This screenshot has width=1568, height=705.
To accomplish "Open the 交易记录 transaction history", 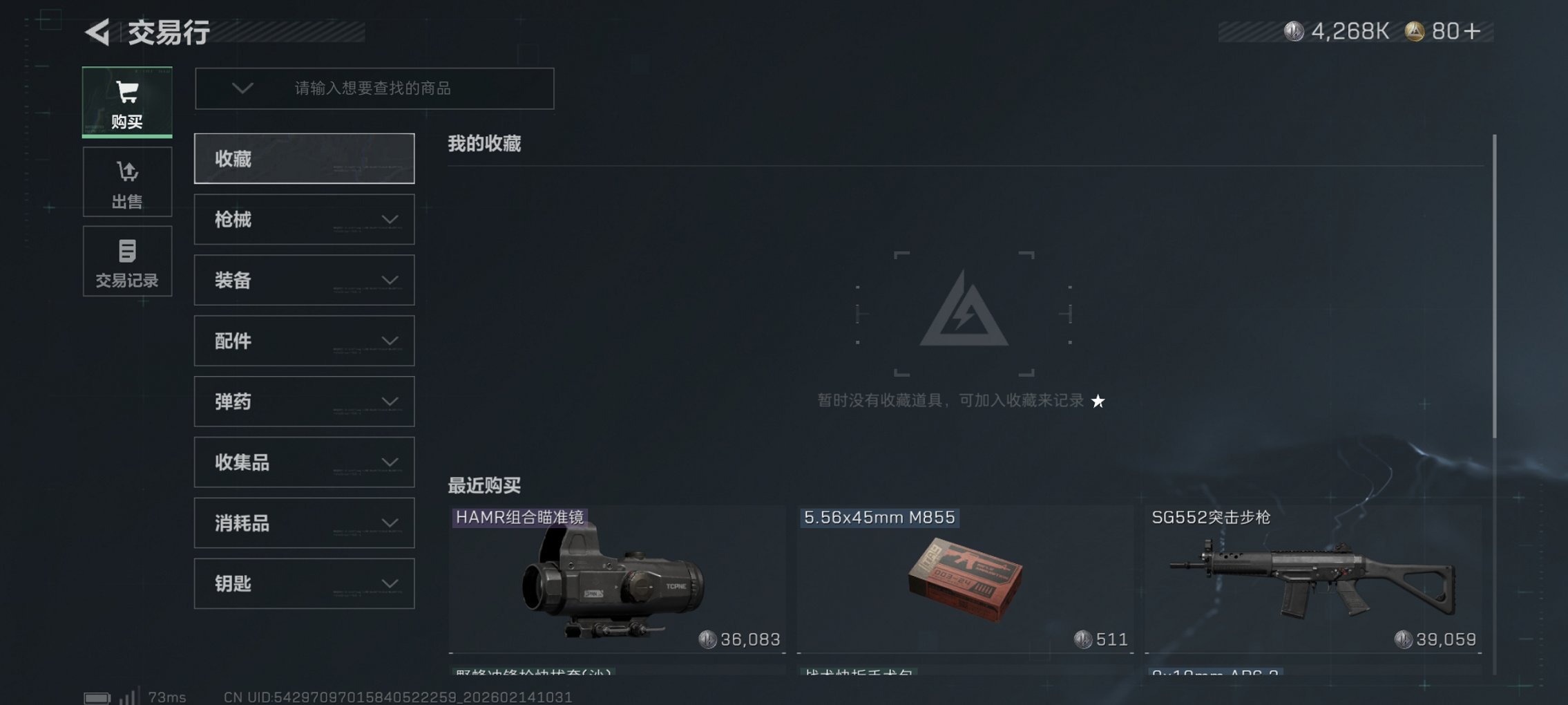I will [127, 261].
